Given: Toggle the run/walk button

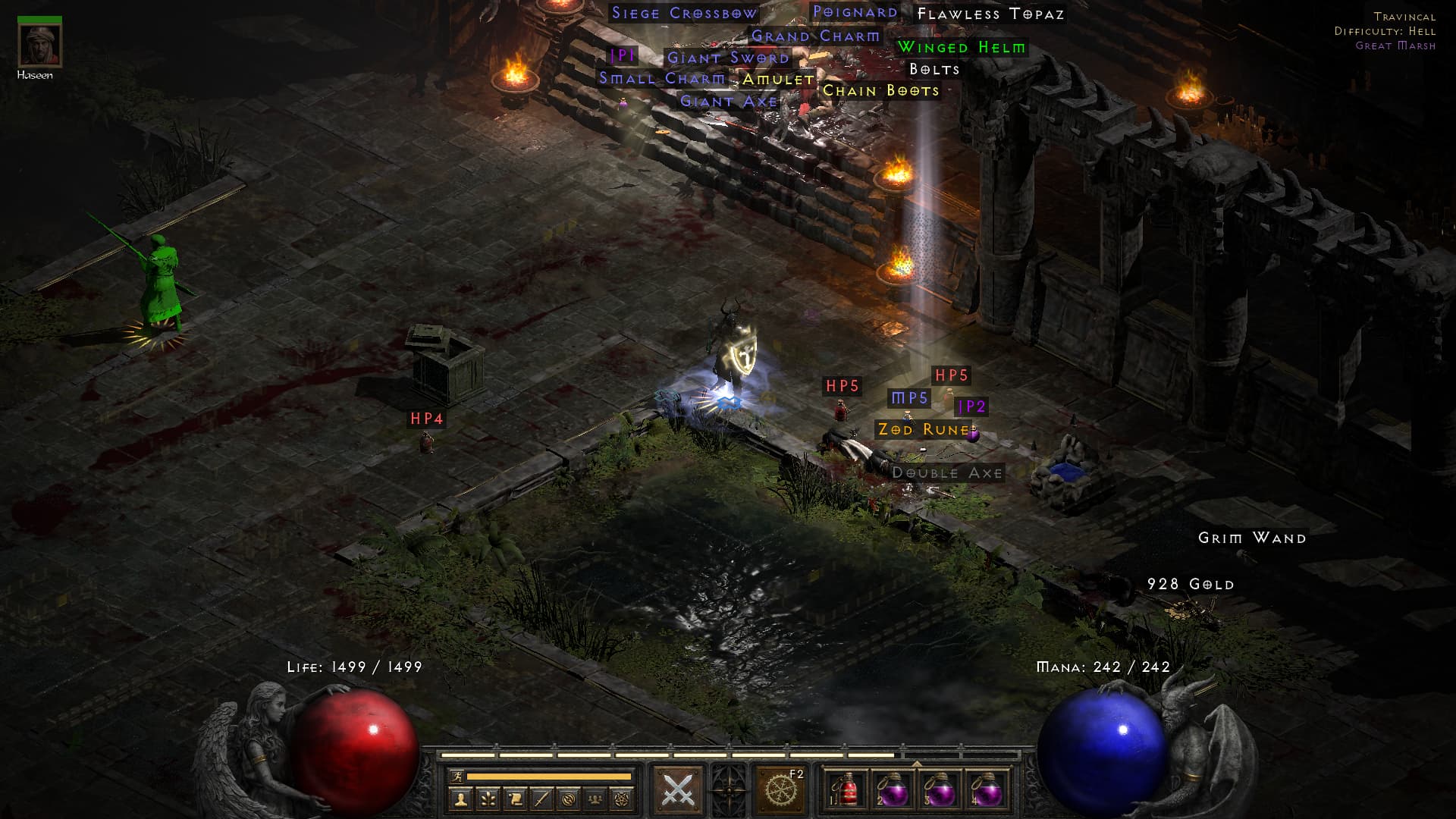Looking at the screenshot, I should pyautogui.click(x=457, y=776).
